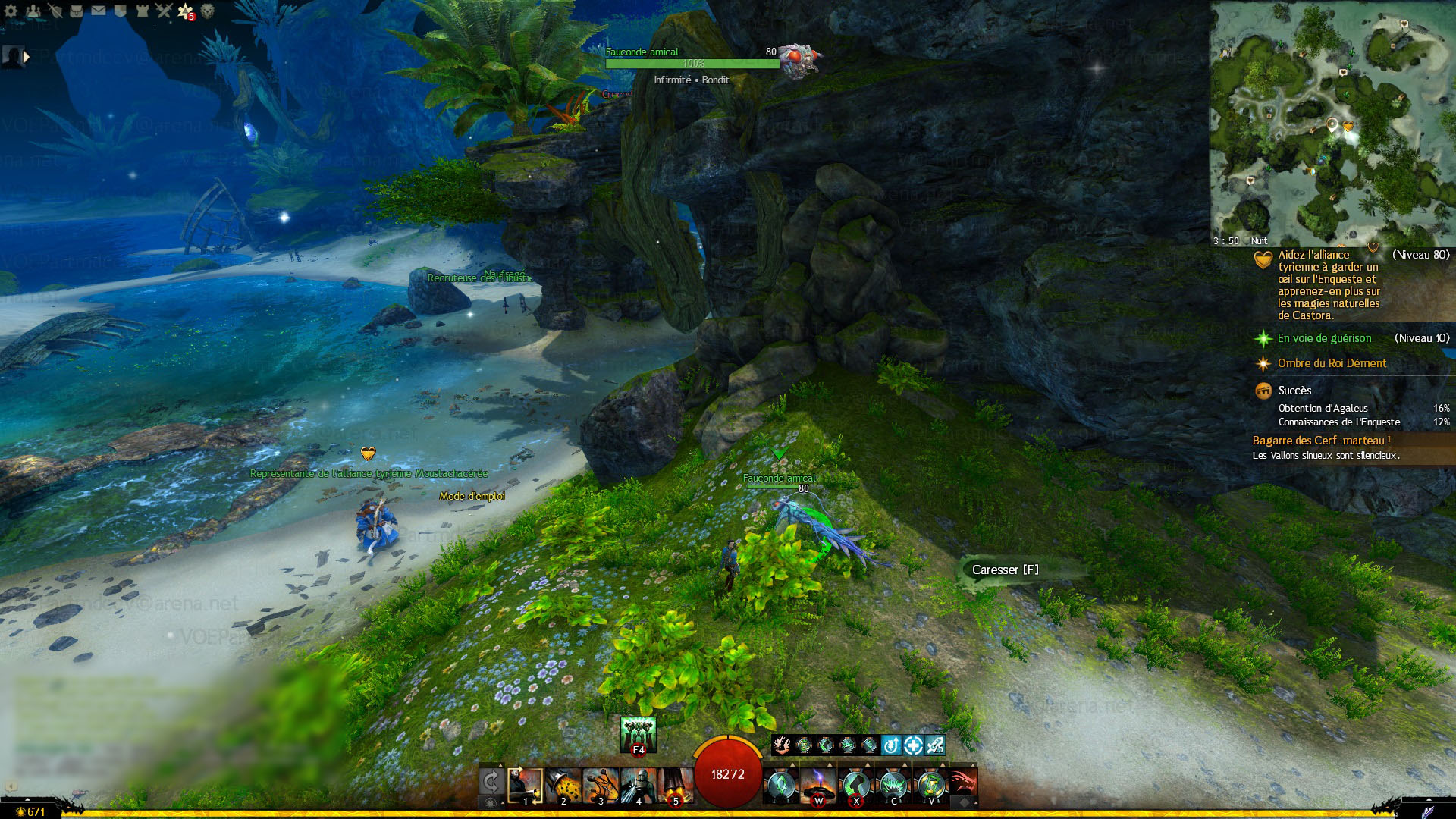Open the Black Lion trading post lion icon
The image size is (1456, 819).
pos(207,11)
